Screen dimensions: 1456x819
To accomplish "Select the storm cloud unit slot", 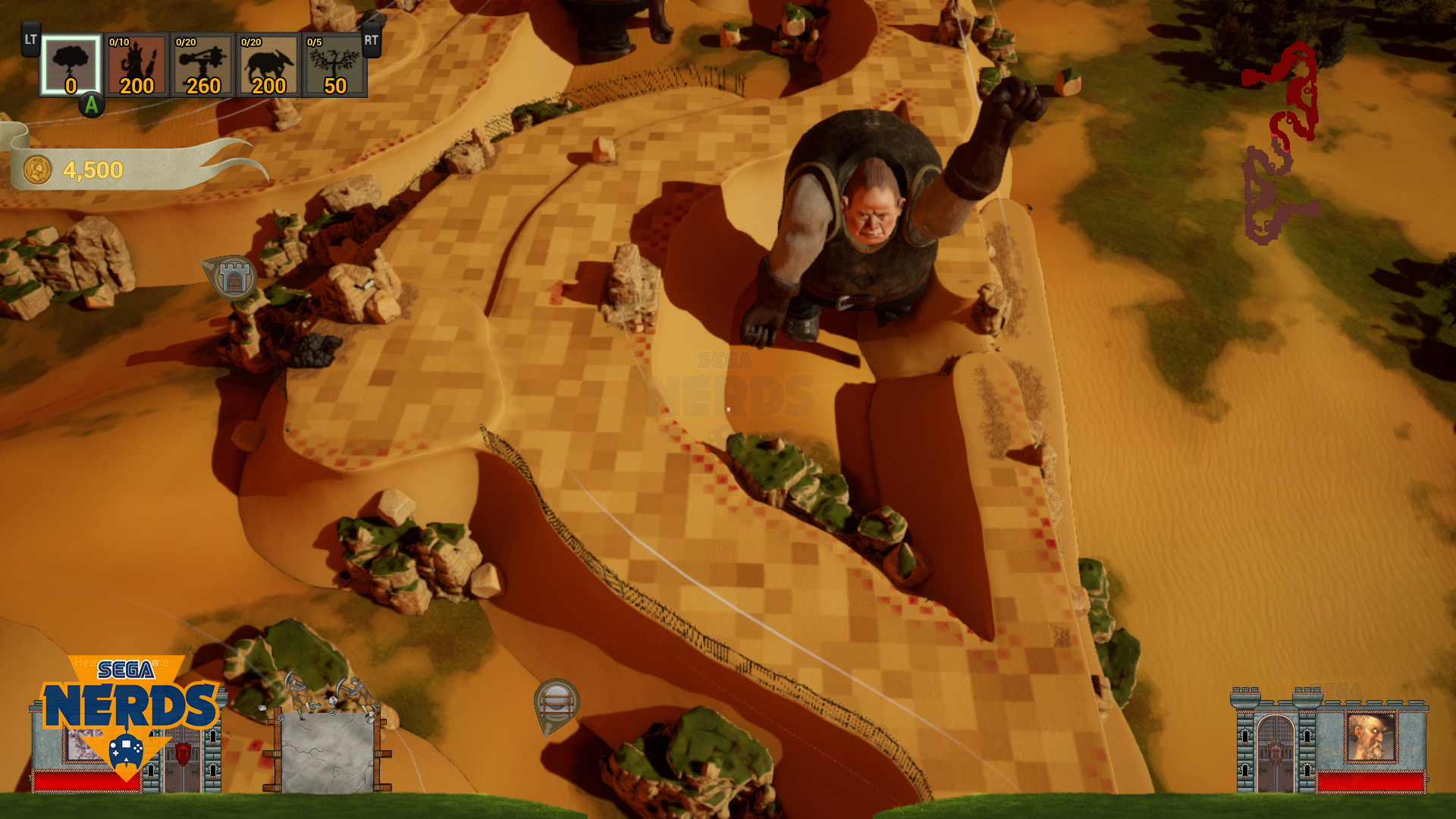I will pyautogui.click(x=71, y=65).
